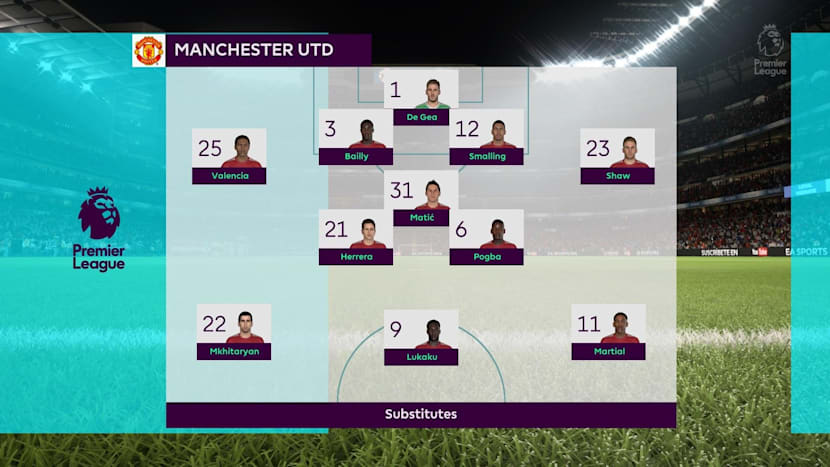Select the Pogba player card

(x=486, y=238)
